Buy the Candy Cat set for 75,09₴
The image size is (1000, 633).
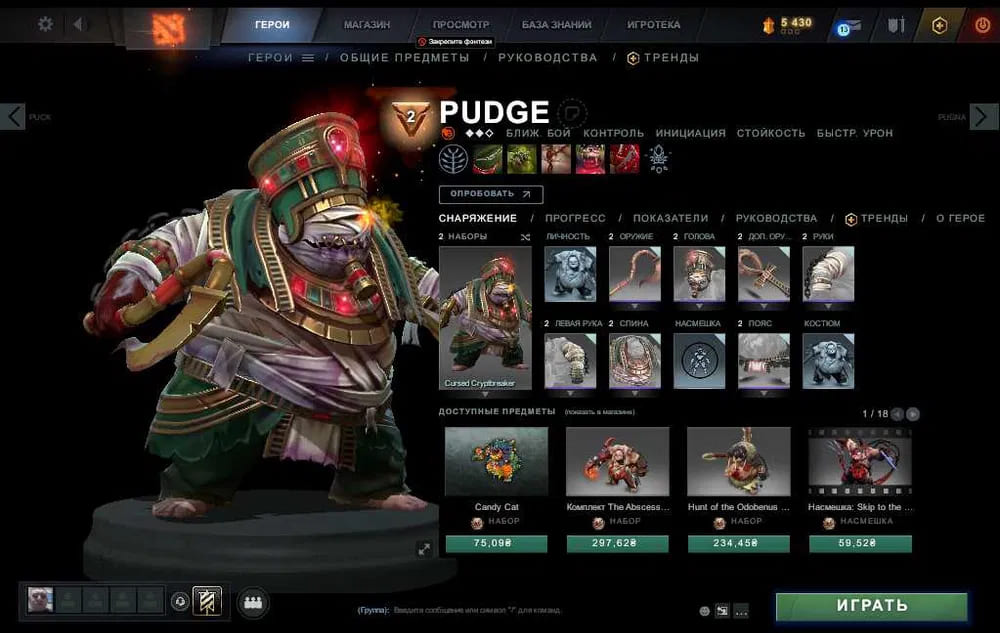pyautogui.click(x=496, y=544)
